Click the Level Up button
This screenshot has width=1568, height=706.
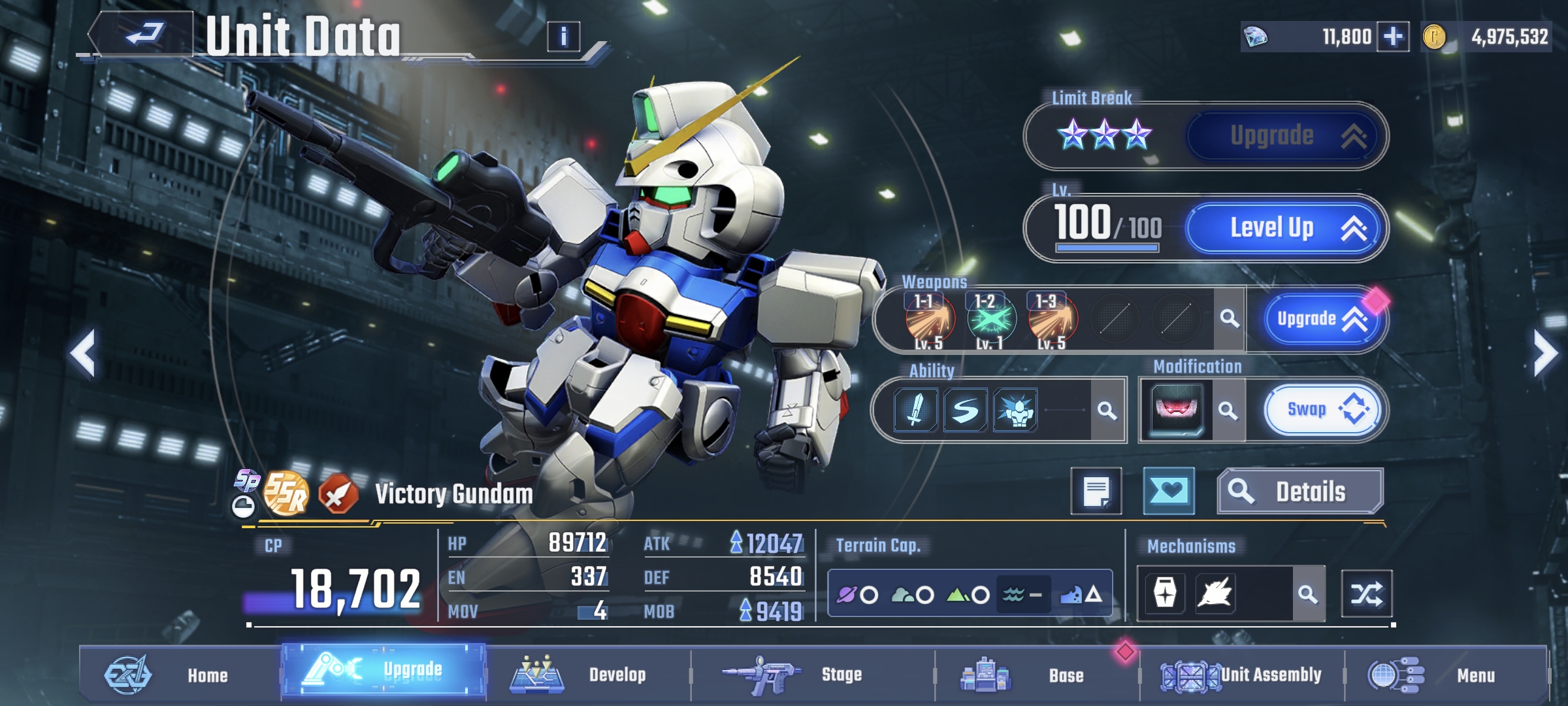tap(1284, 228)
